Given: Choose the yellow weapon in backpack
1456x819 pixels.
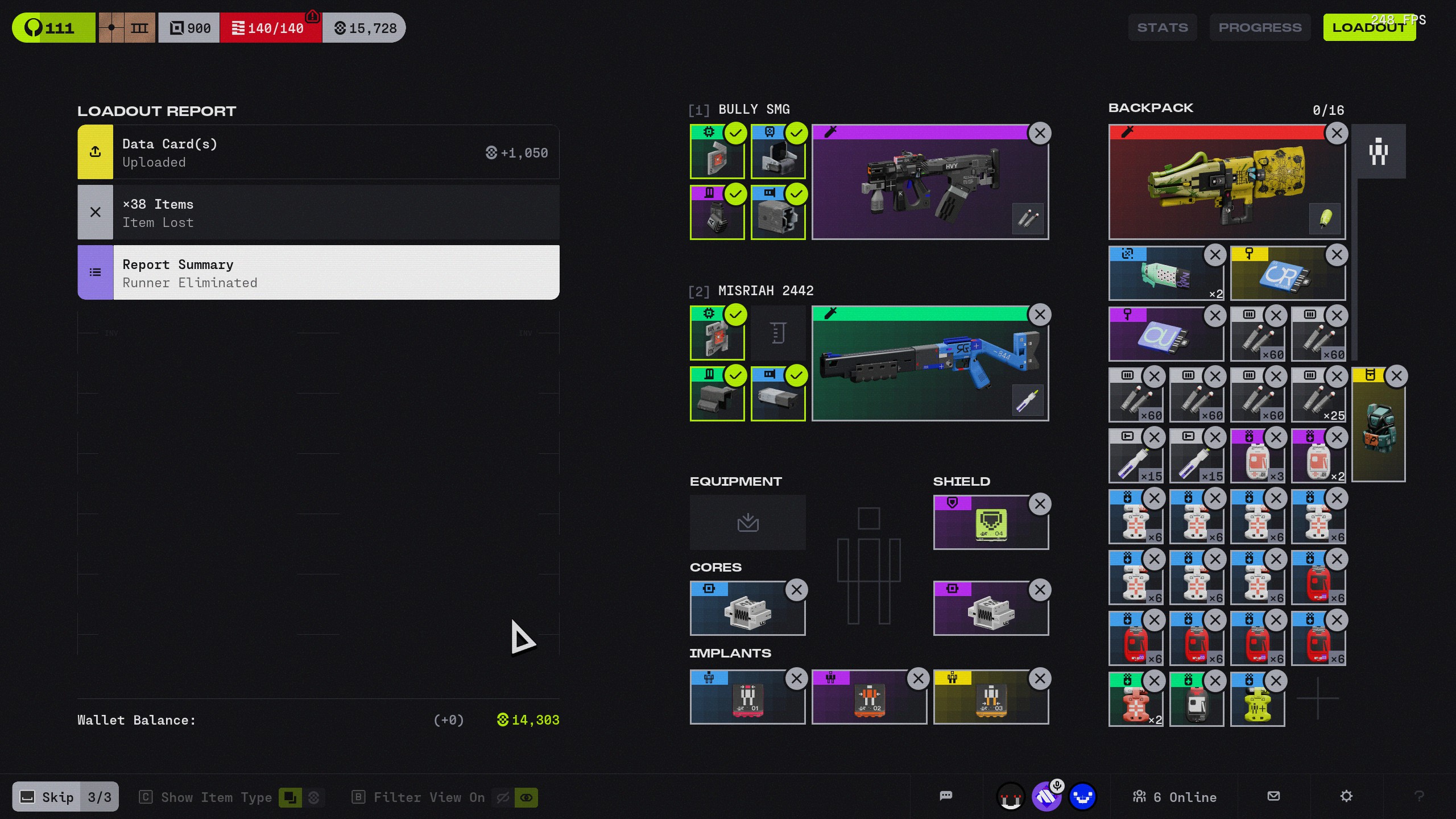Looking at the screenshot, I should (x=1226, y=182).
